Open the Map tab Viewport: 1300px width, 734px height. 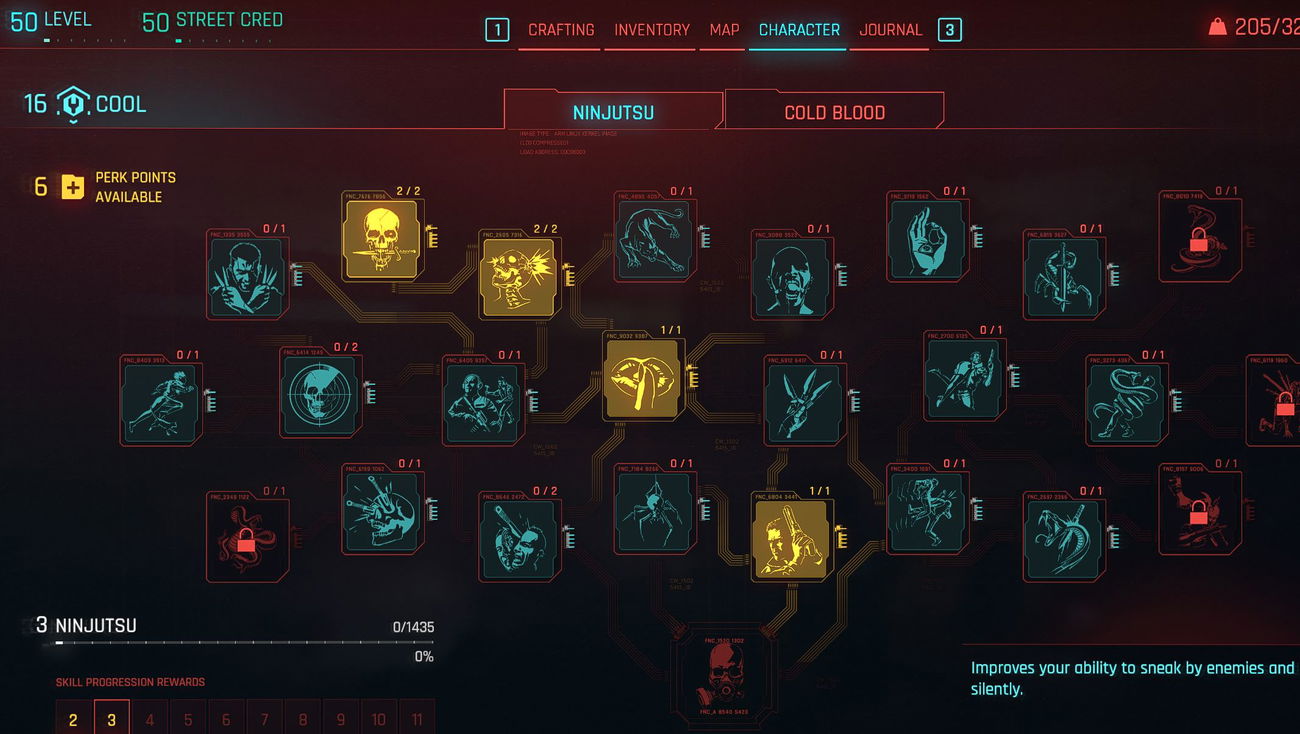pyautogui.click(x=724, y=30)
